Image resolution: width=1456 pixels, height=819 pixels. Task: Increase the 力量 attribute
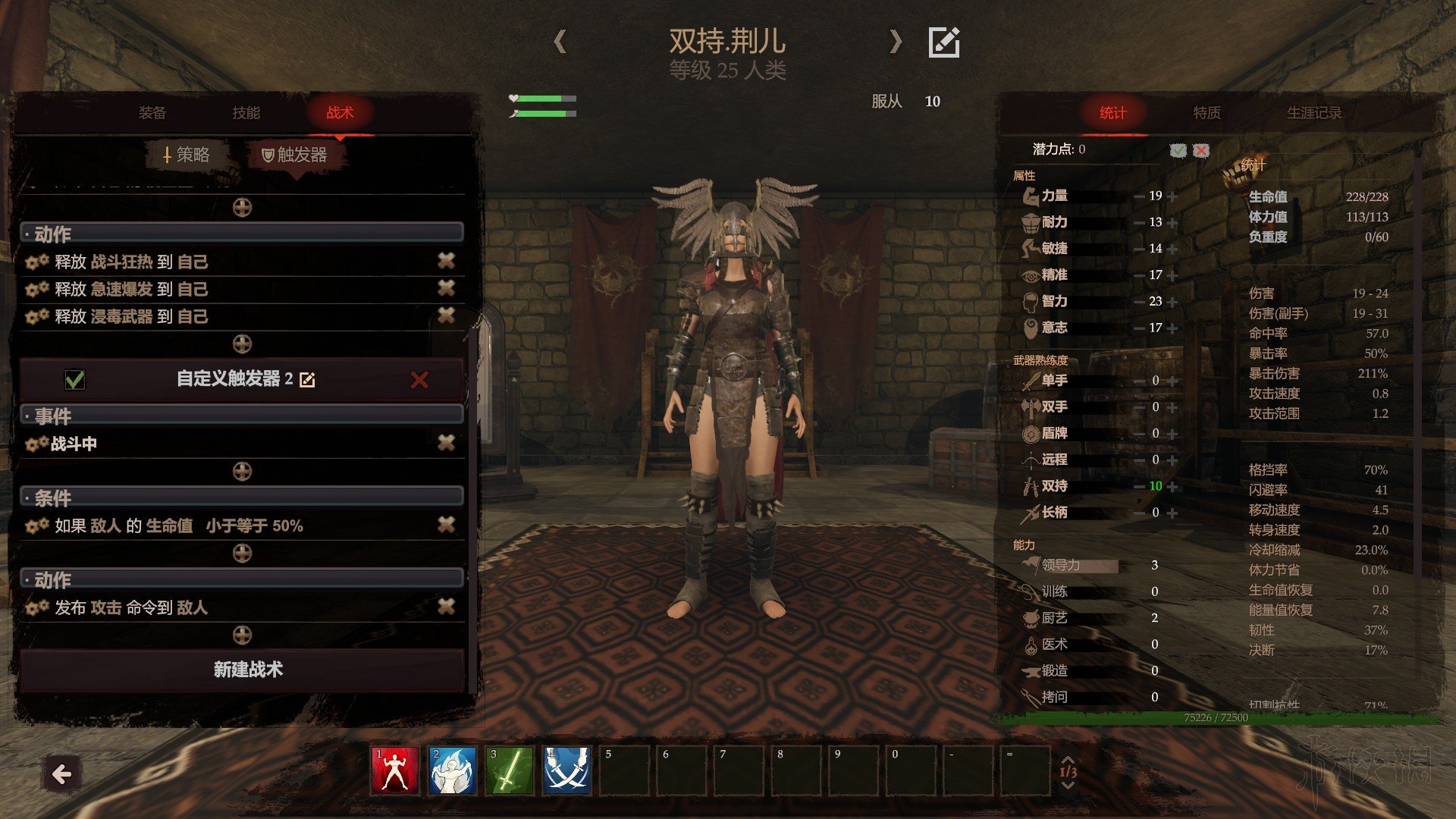coord(1173,196)
